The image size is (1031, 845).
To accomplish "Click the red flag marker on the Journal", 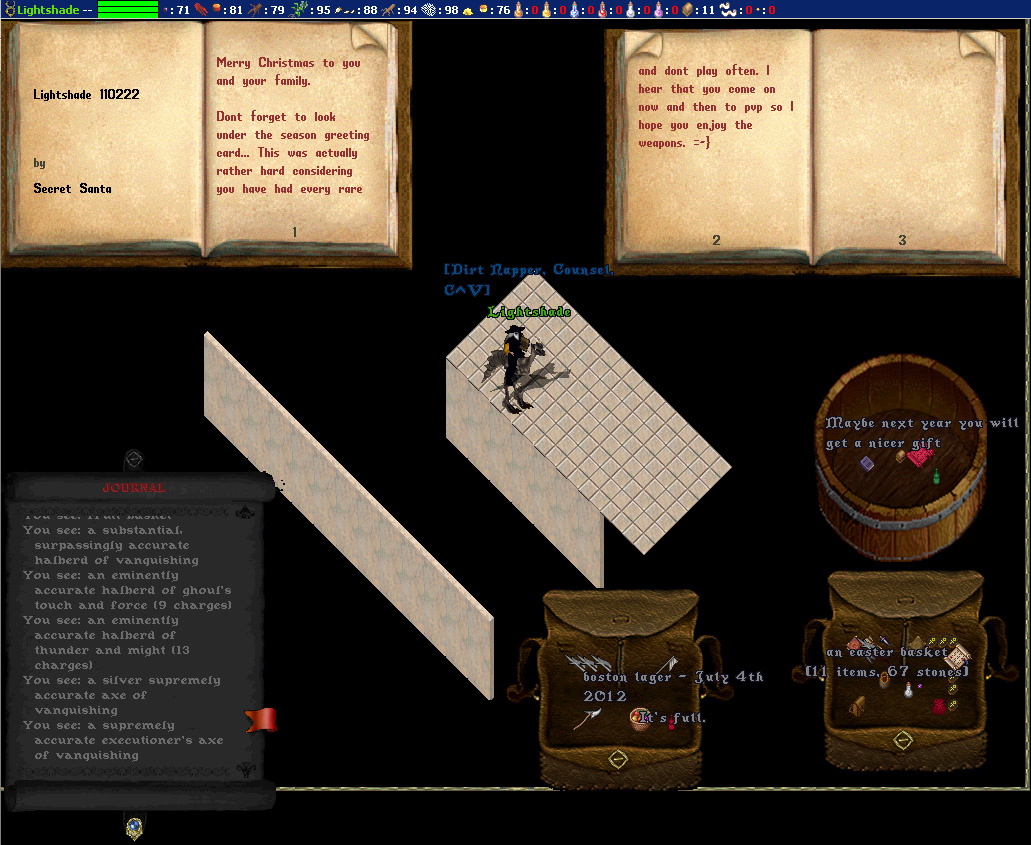I will tap(260, 719).
